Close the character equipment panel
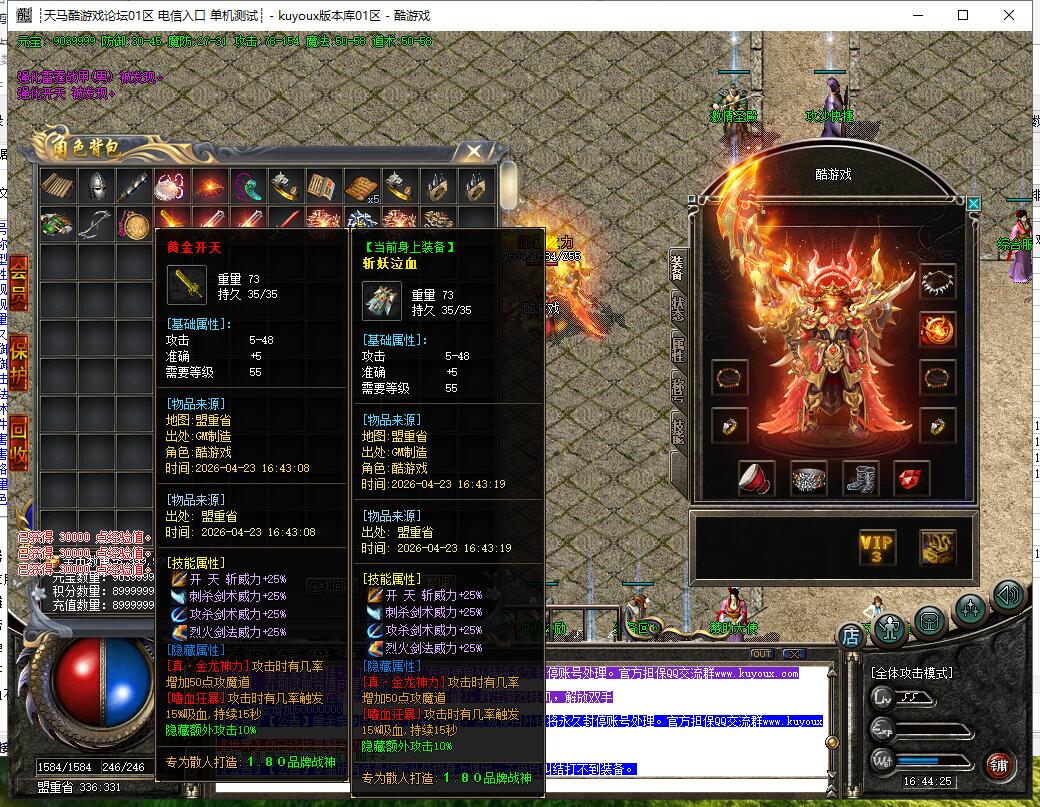The image size is (1040, 807). (974, 204)
